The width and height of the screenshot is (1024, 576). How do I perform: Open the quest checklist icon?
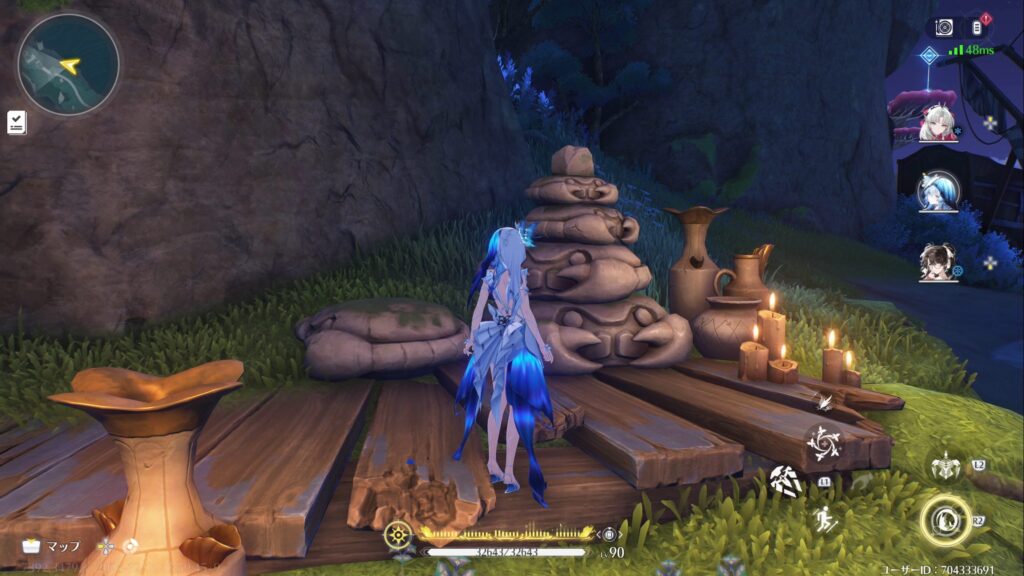tap(17, 122)
